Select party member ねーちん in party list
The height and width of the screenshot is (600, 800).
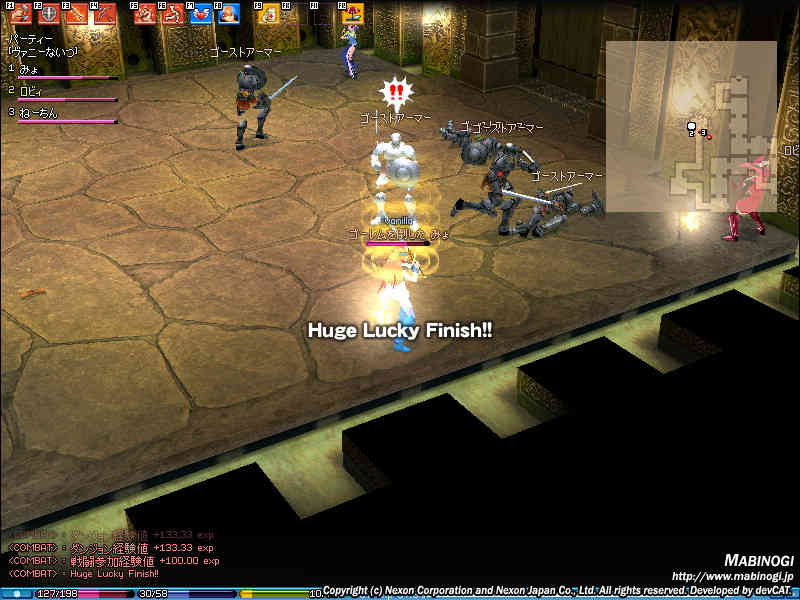(x=38, y=113)
